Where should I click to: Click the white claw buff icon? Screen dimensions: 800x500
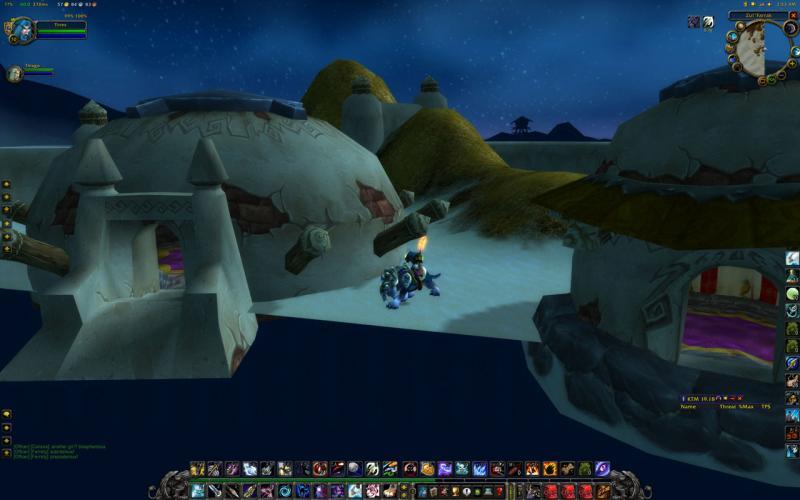point(708,22)
